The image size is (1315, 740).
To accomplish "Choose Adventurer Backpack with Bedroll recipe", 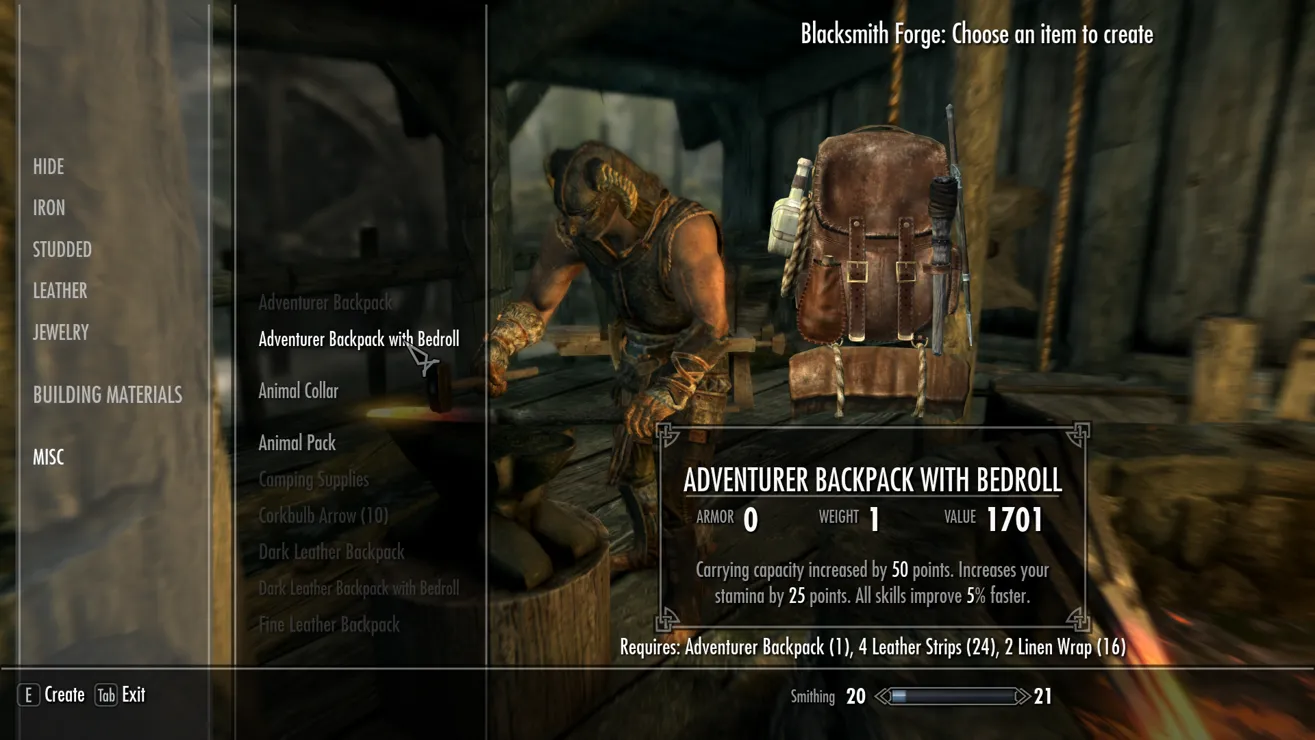I will tap(358, 340).
